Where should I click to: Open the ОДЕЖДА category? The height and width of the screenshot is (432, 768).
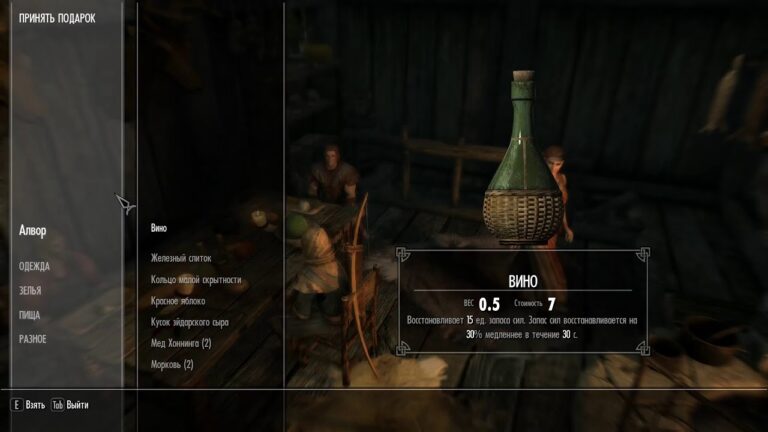pos(34,266)
